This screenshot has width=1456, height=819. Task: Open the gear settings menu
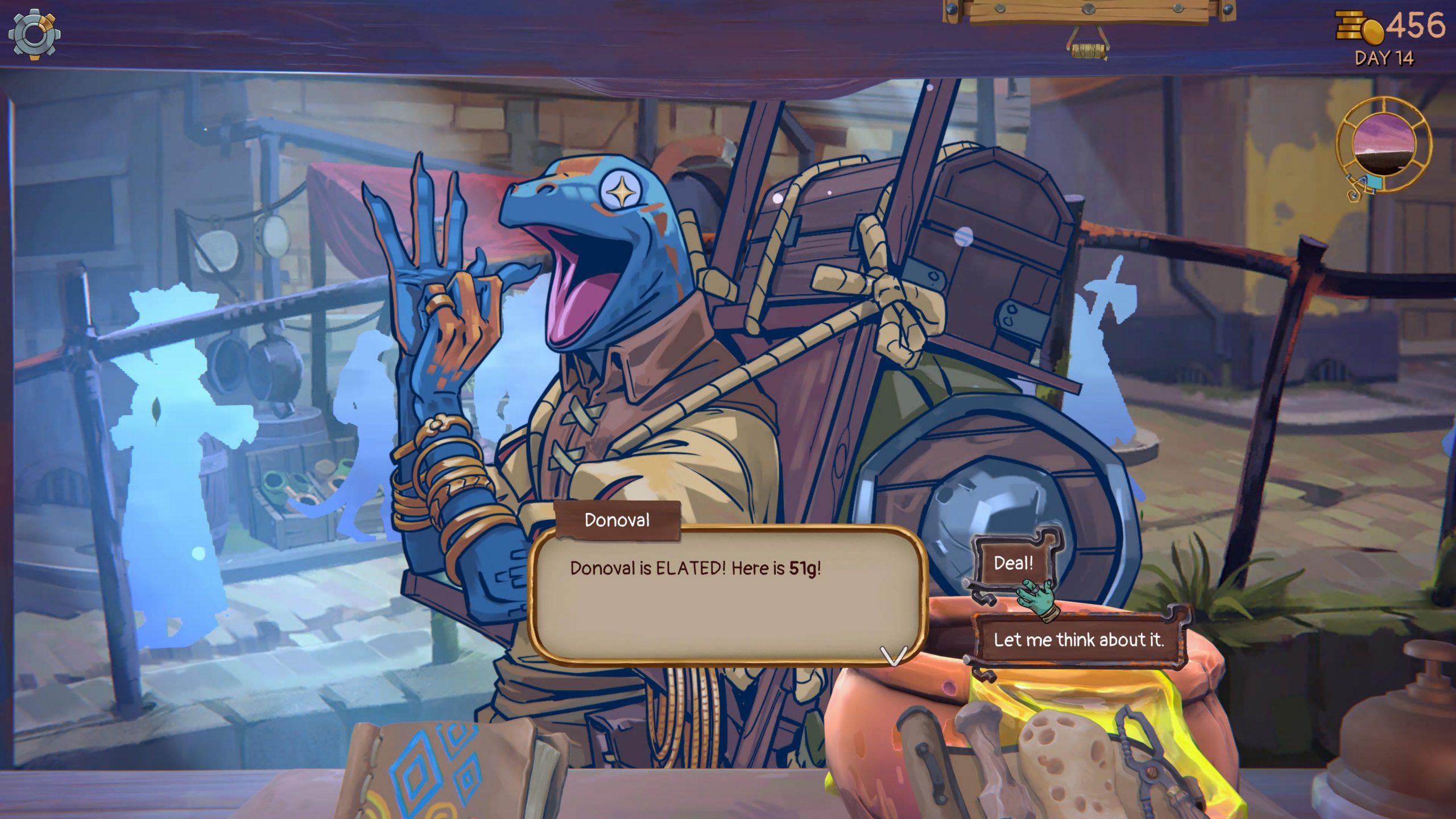pos(34,35)
